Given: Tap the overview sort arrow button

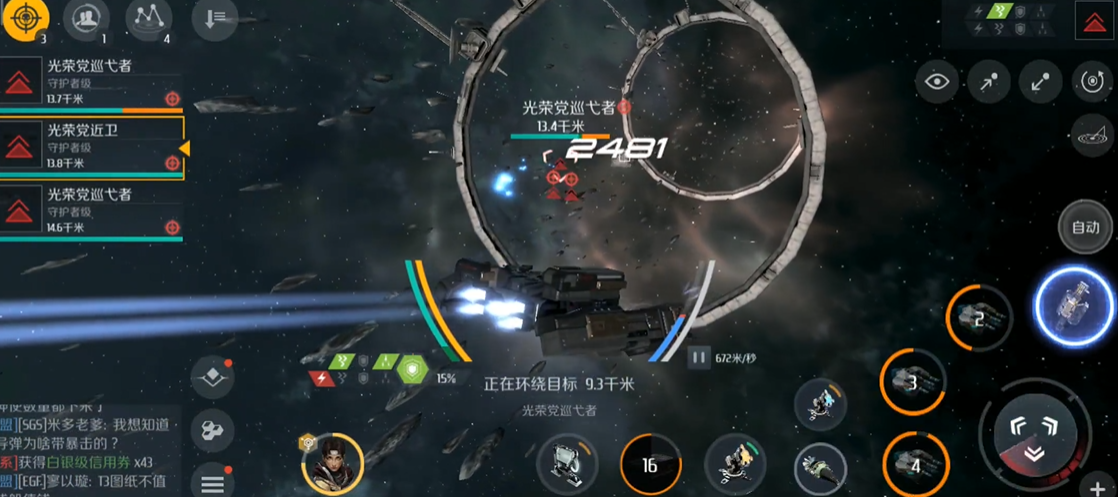Looking at the screenshot, I should click(x=214, y=19).
